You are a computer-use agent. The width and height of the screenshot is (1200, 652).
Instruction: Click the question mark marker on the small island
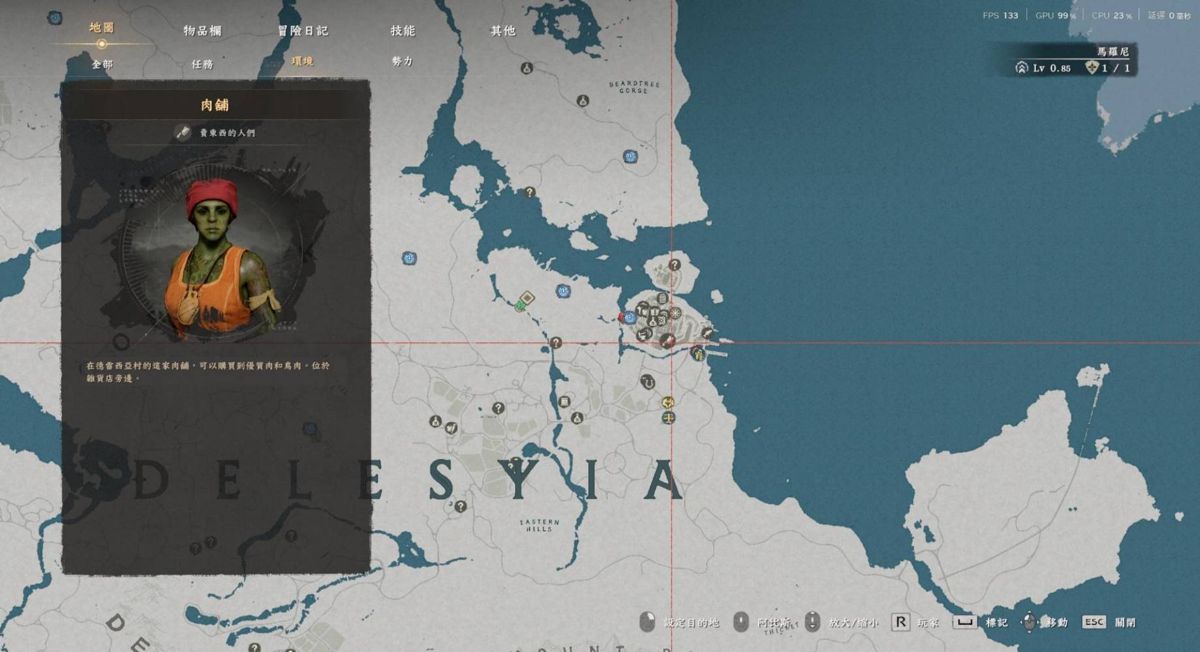tap(675, 265)
